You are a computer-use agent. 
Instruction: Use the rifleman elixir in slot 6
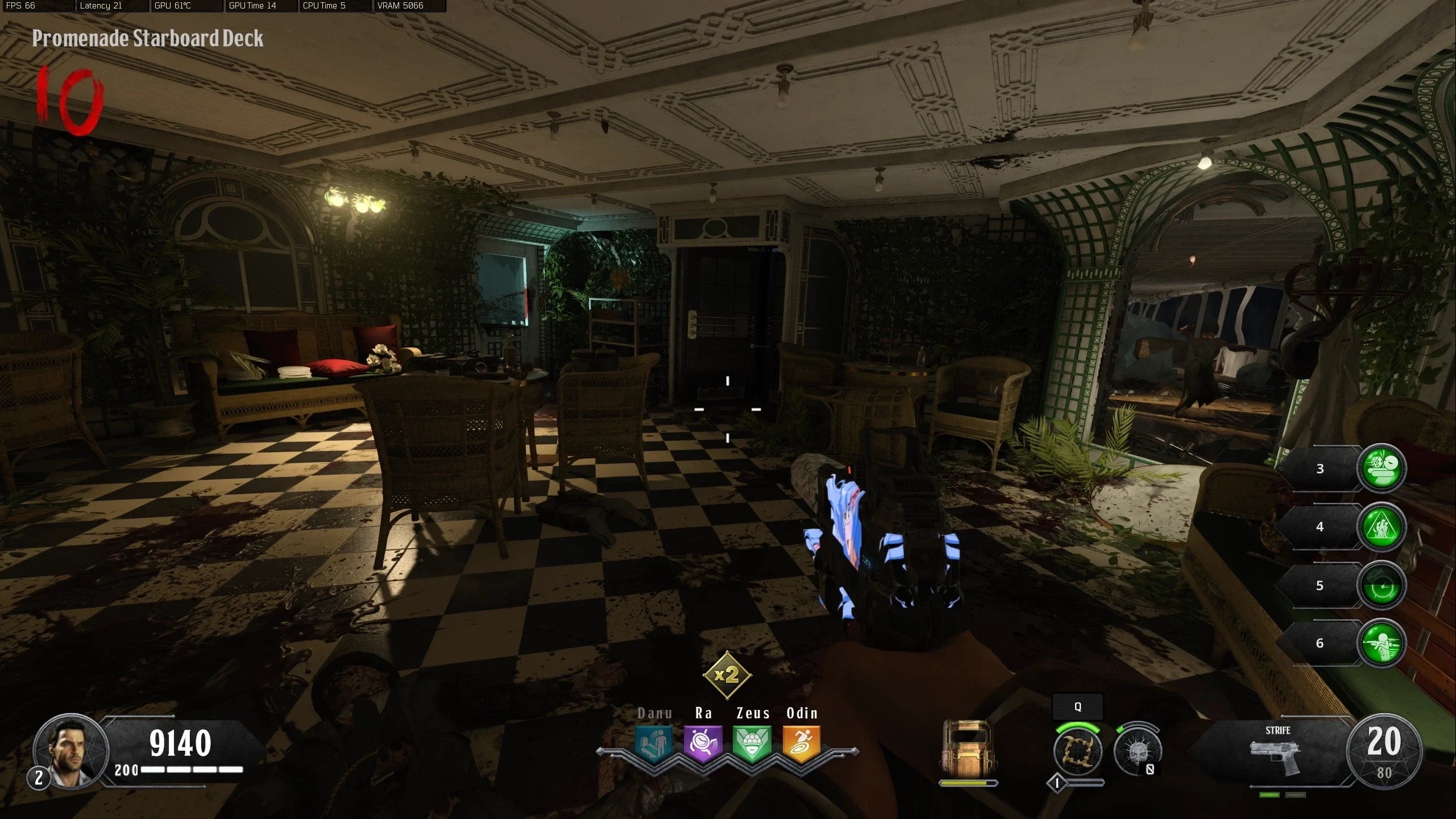(1382, 643)
